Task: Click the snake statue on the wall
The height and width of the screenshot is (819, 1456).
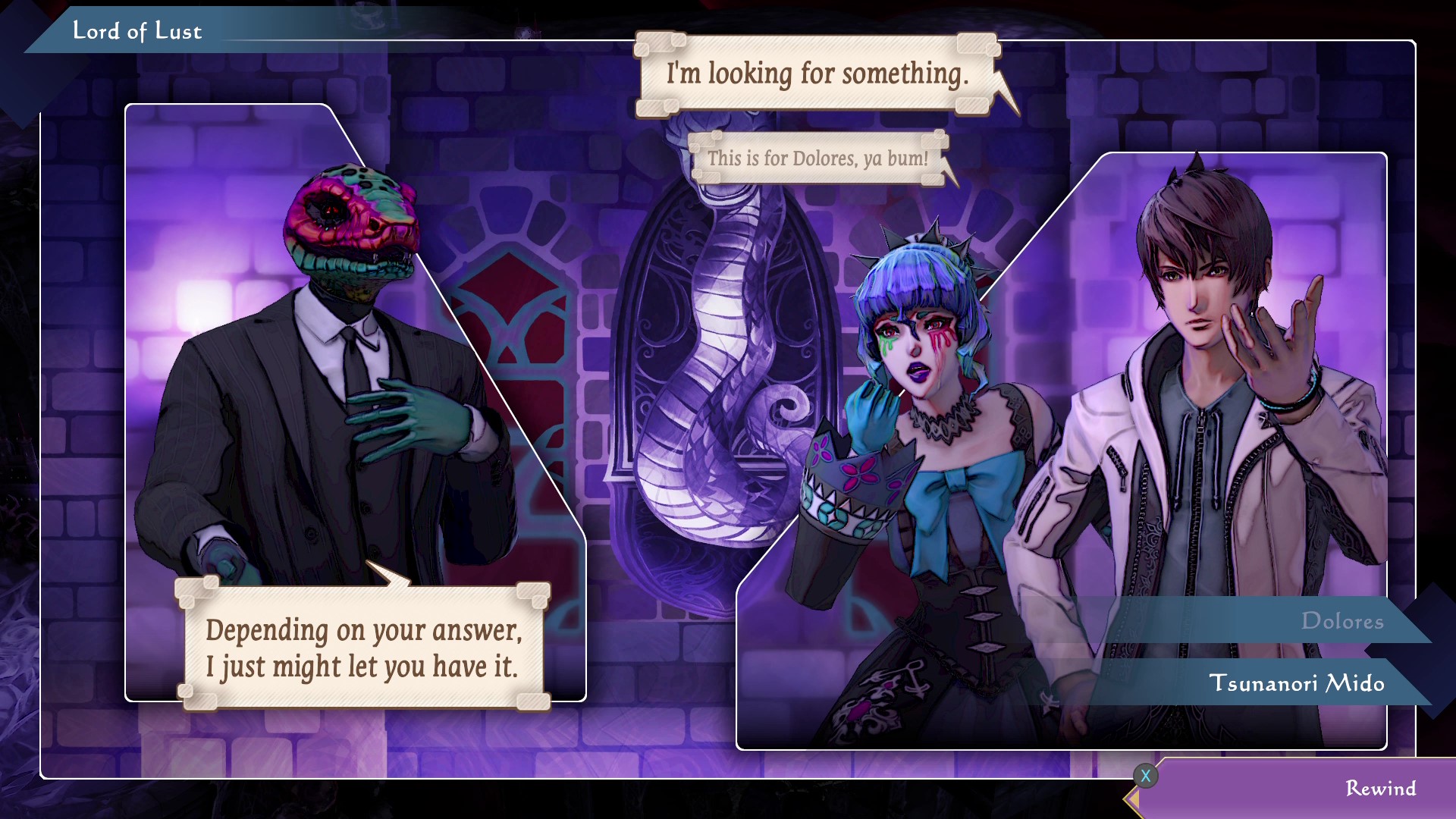Action: pyautogui.click(x=720, y=341)
